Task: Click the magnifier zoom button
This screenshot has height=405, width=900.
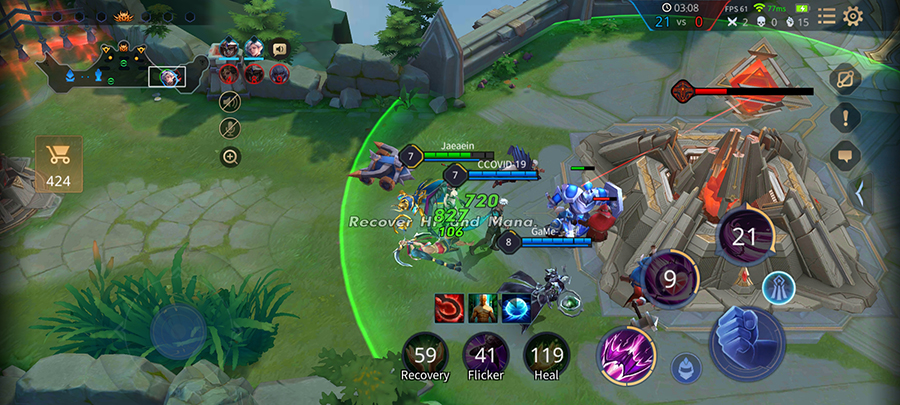Action: coord(230,156)
